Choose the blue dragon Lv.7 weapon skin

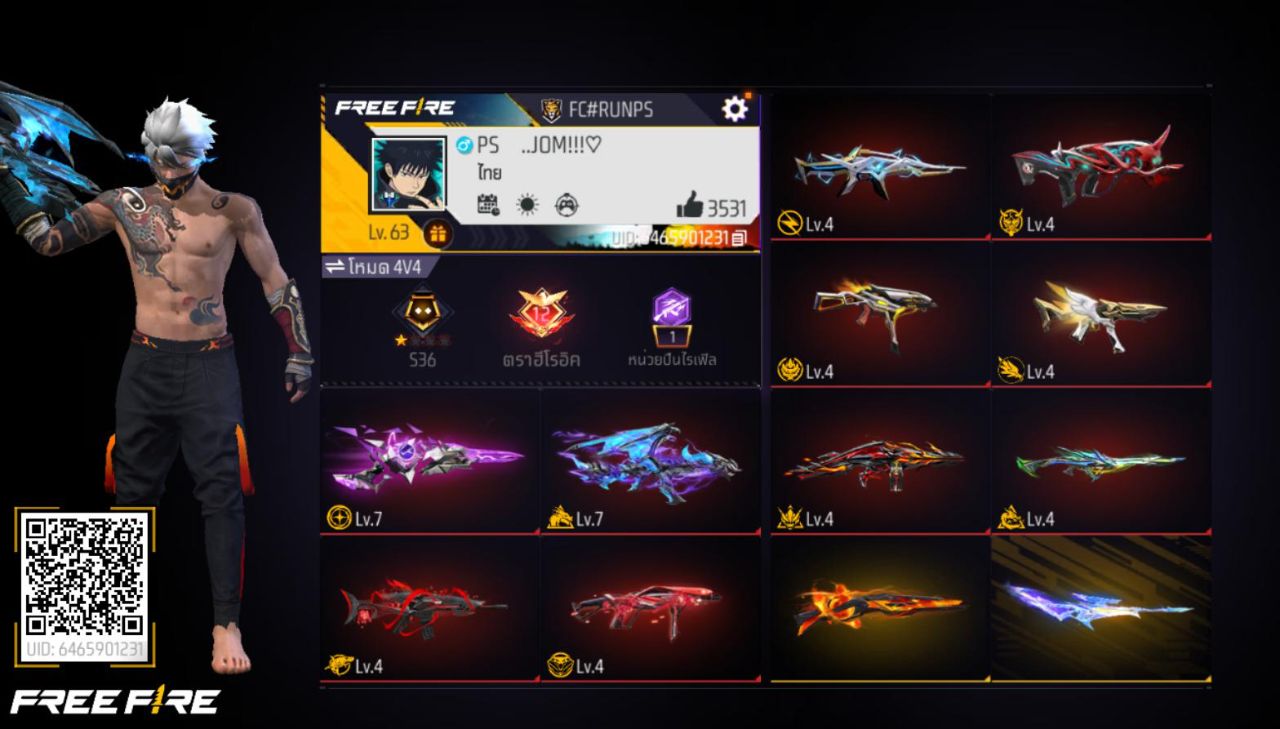point(649,459)
